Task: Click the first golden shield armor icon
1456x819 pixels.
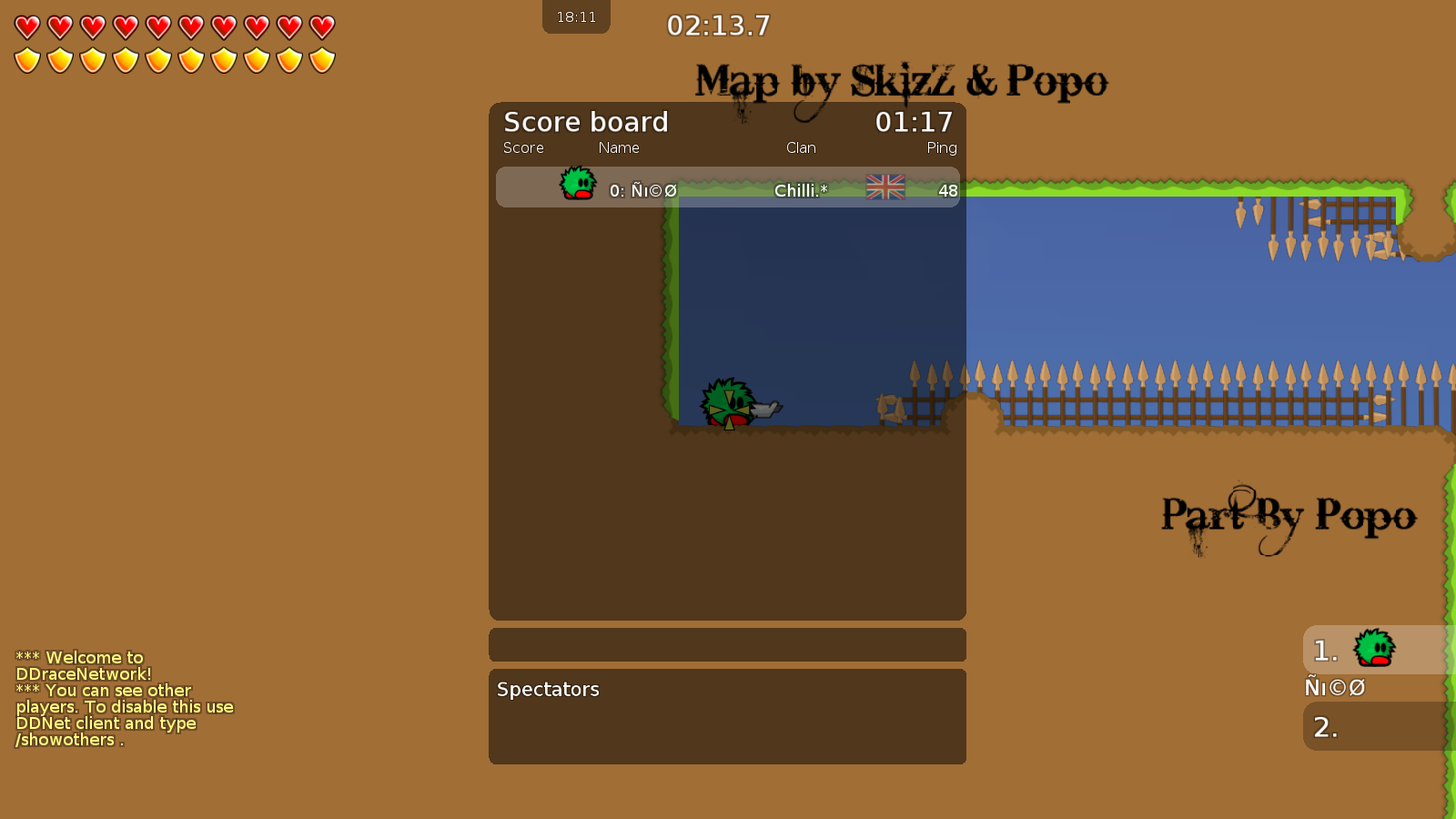Action: point(25,58)
